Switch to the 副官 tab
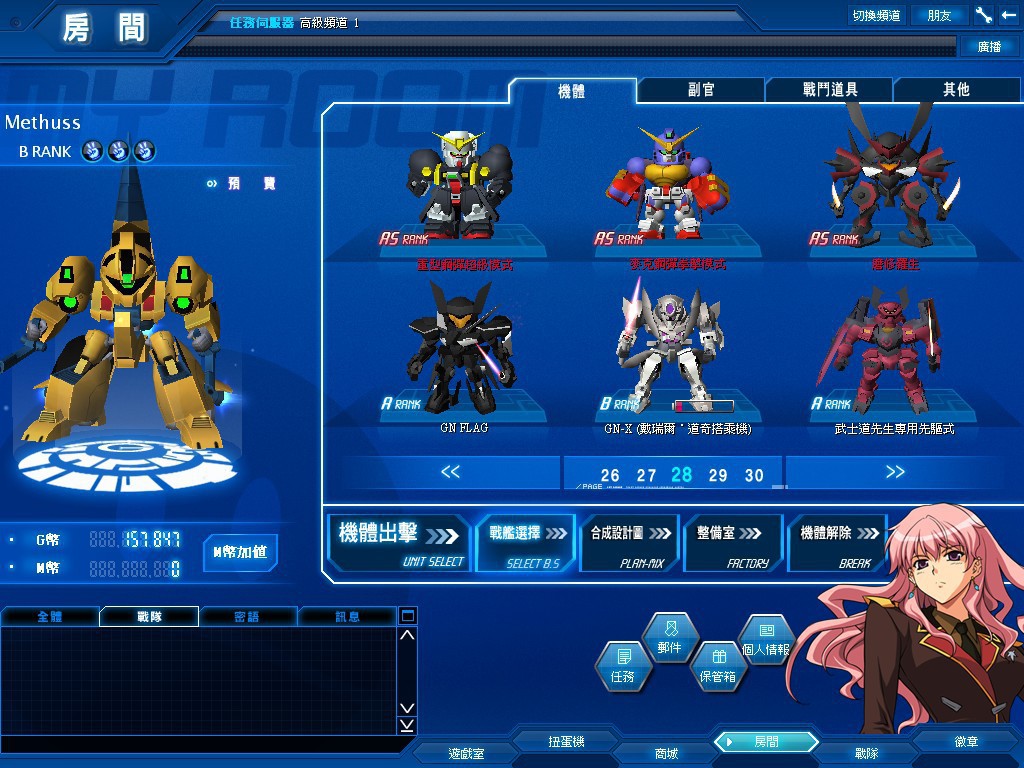 (701, 90)
